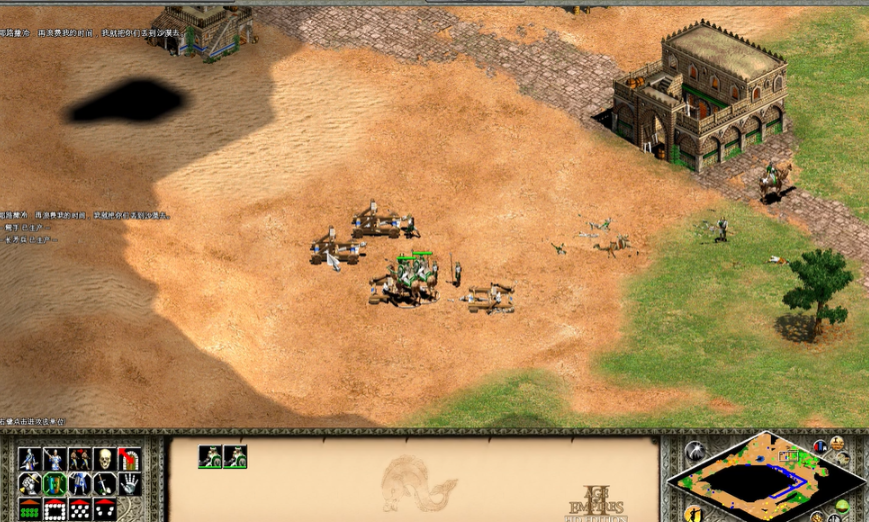Set aggressive stance with the horn-blower icon
This screenshot has width=869, height=522.
pyautogui.click(x=30, y=484)
